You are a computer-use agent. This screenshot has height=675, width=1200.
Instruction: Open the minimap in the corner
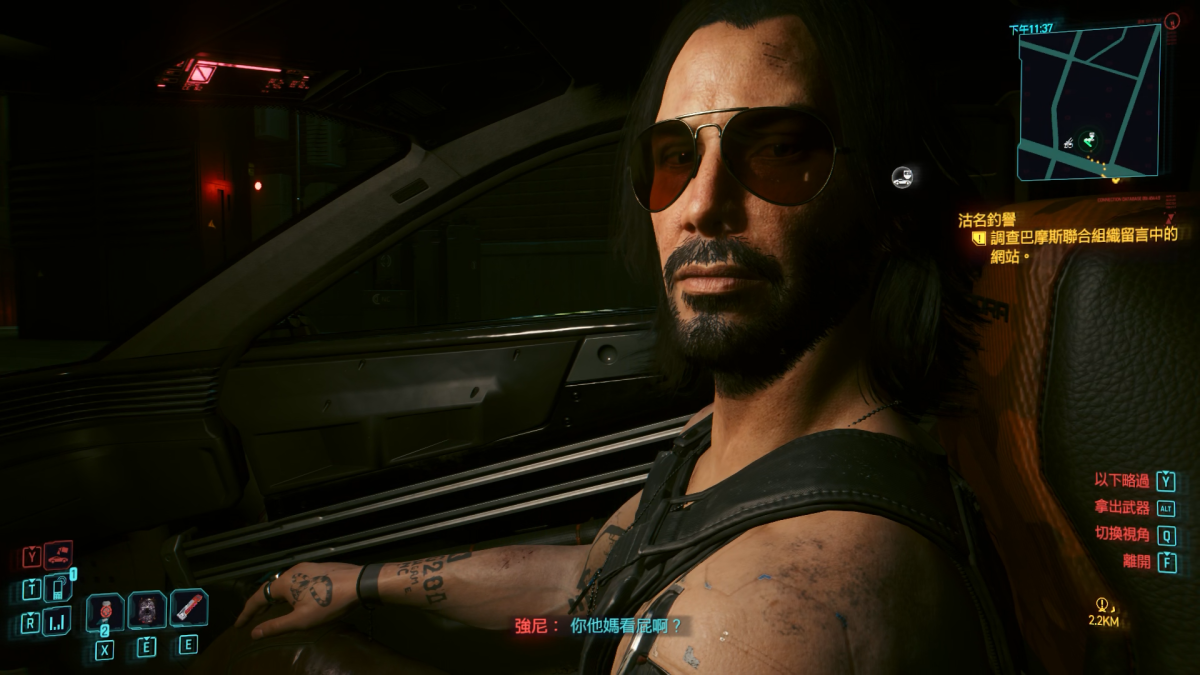1088,101
